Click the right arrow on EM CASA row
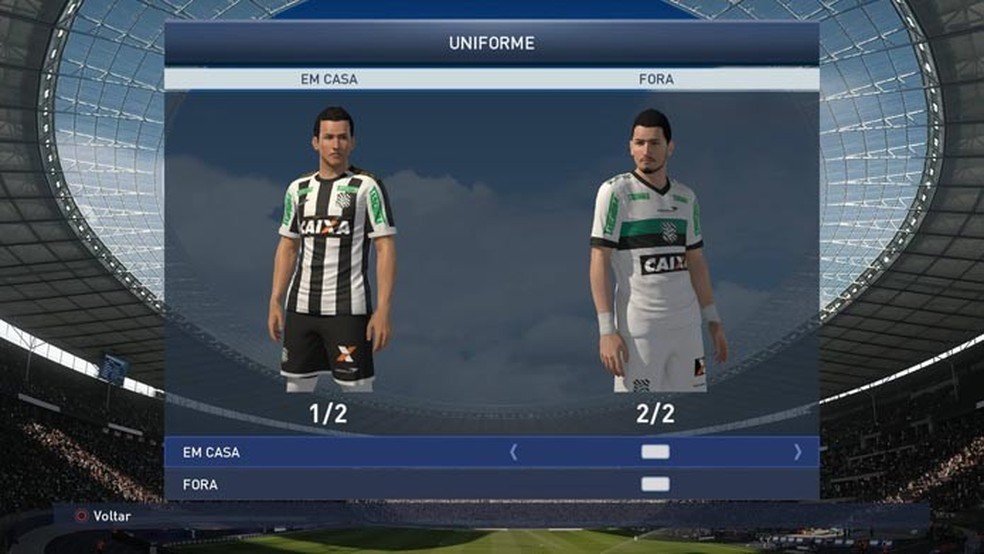This screenshot has height=554, width=984. click(x=797, y=452)
